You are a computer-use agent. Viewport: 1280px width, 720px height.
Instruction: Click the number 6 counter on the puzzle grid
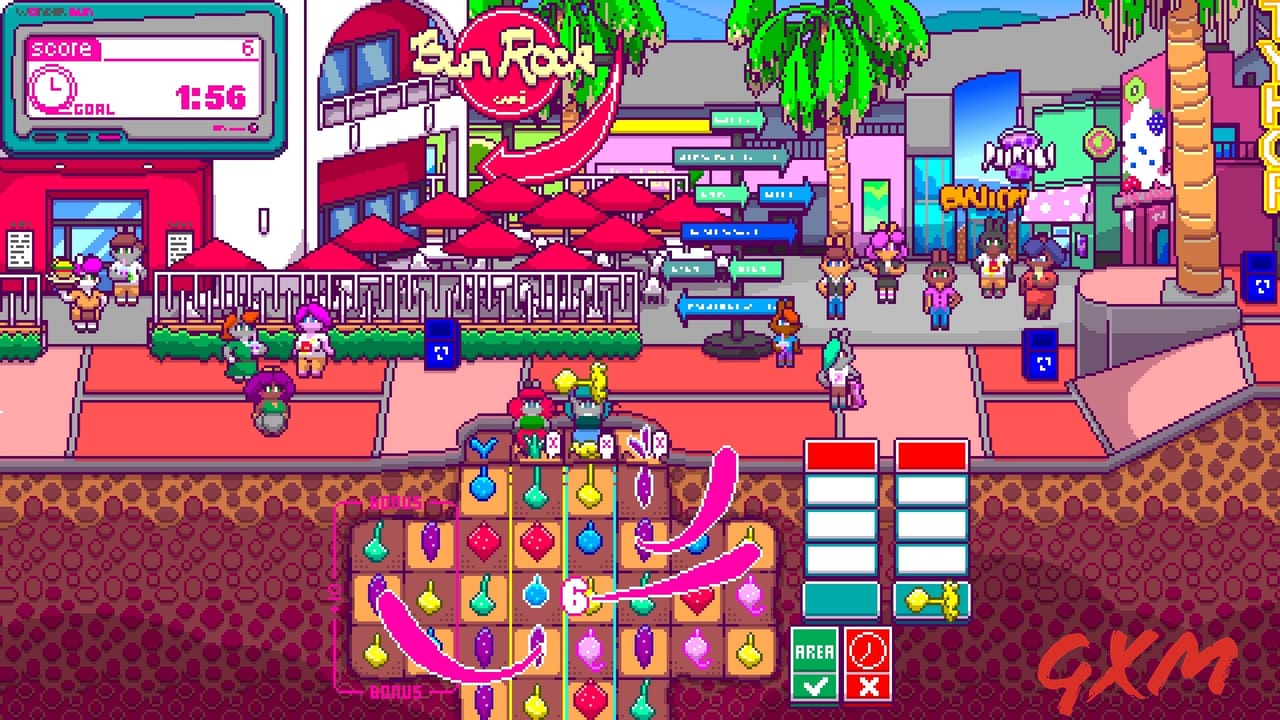(573, 593)
